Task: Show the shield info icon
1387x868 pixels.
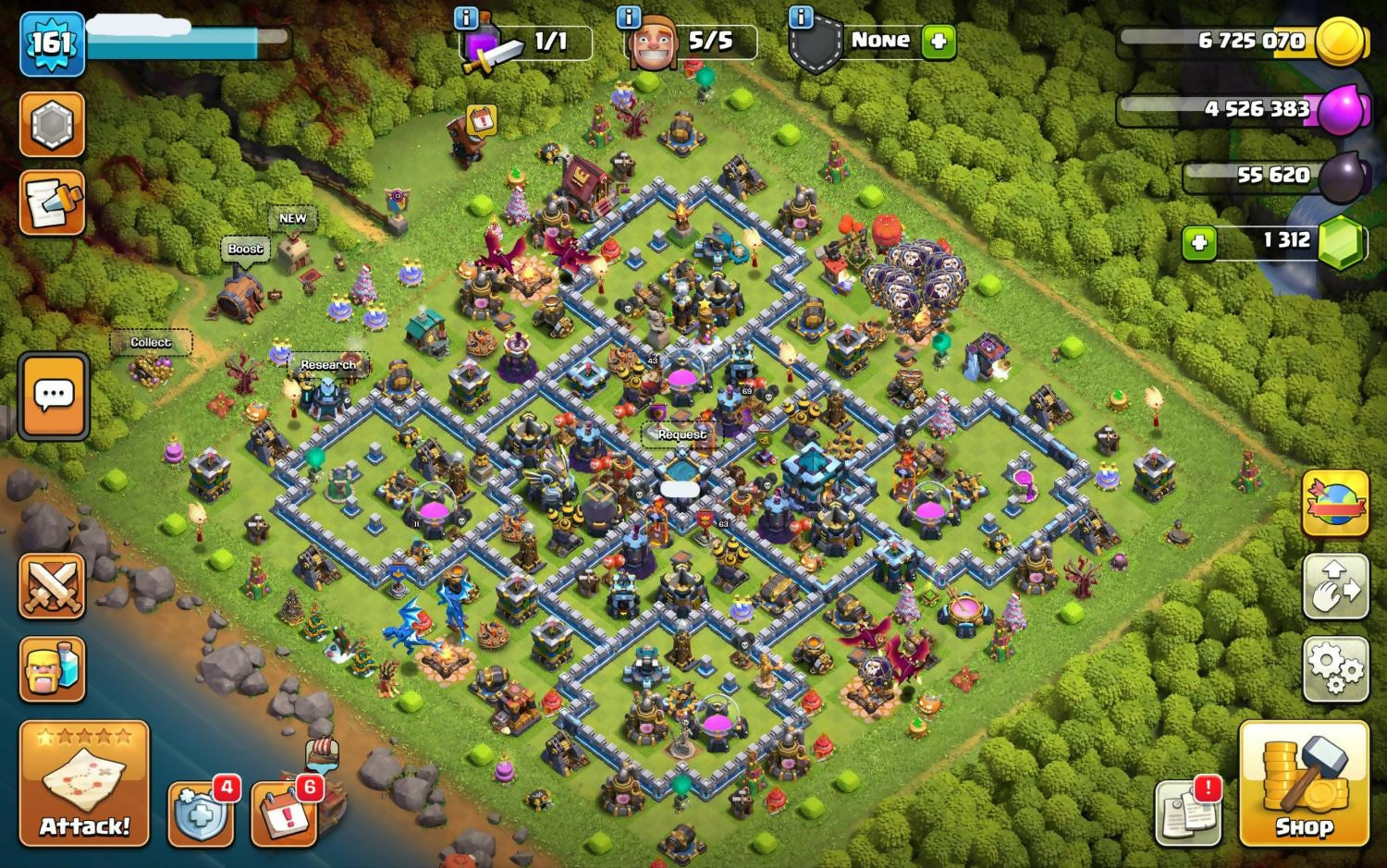Action: [802, 17]
